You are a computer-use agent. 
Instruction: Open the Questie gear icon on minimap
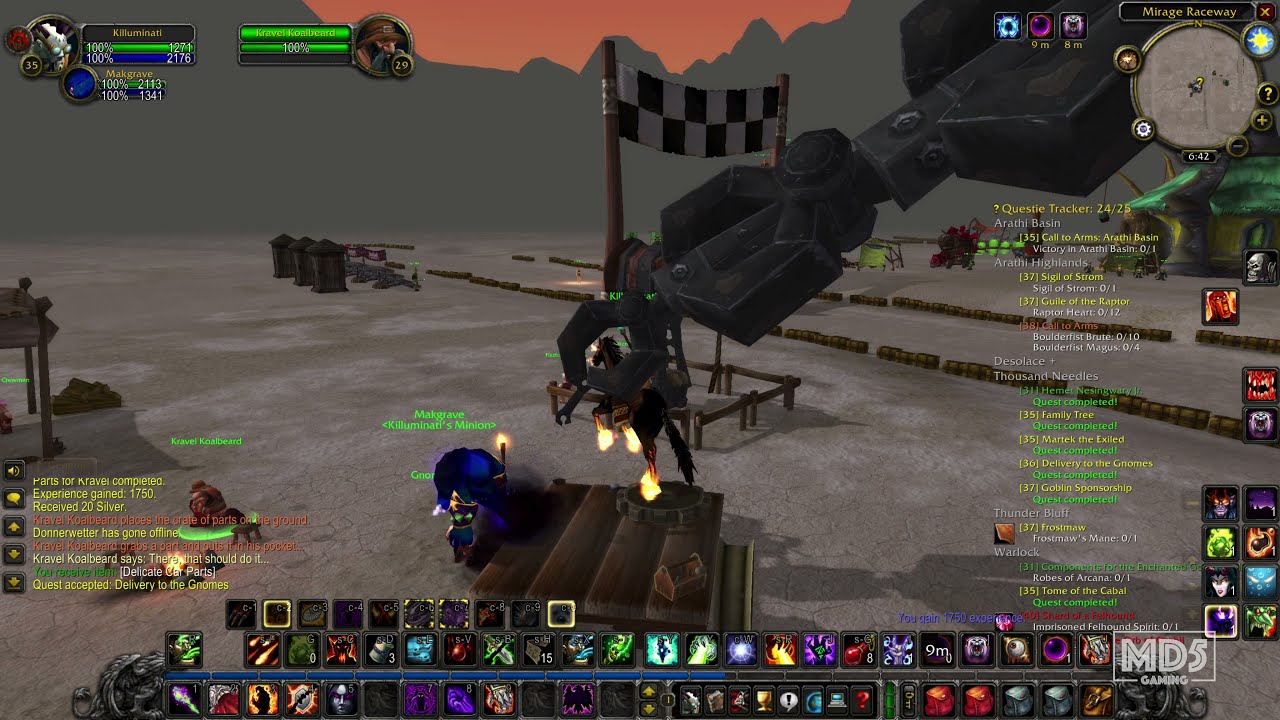point(1142,129)
